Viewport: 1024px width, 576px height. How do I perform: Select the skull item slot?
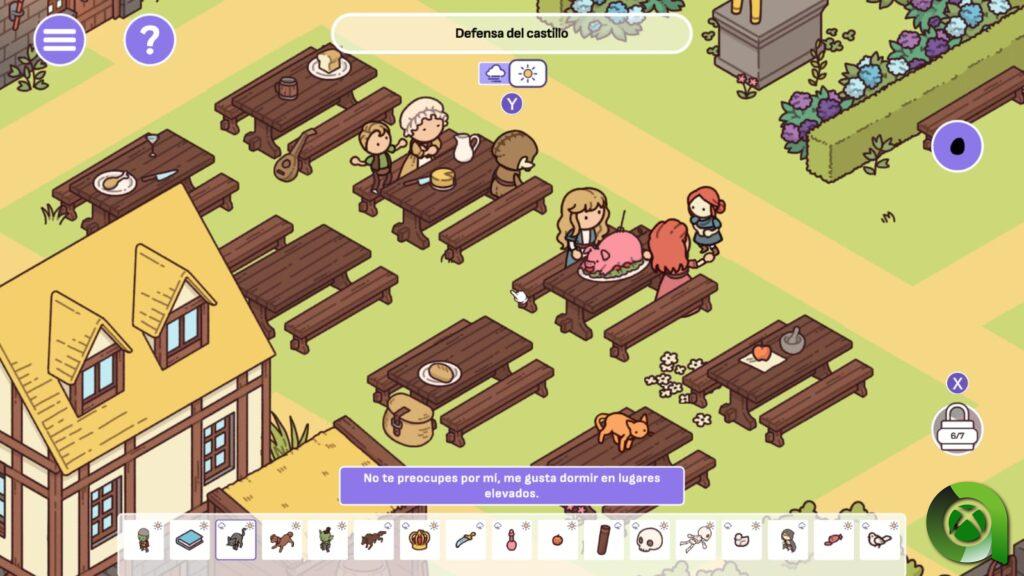click(x=650, y=540)
